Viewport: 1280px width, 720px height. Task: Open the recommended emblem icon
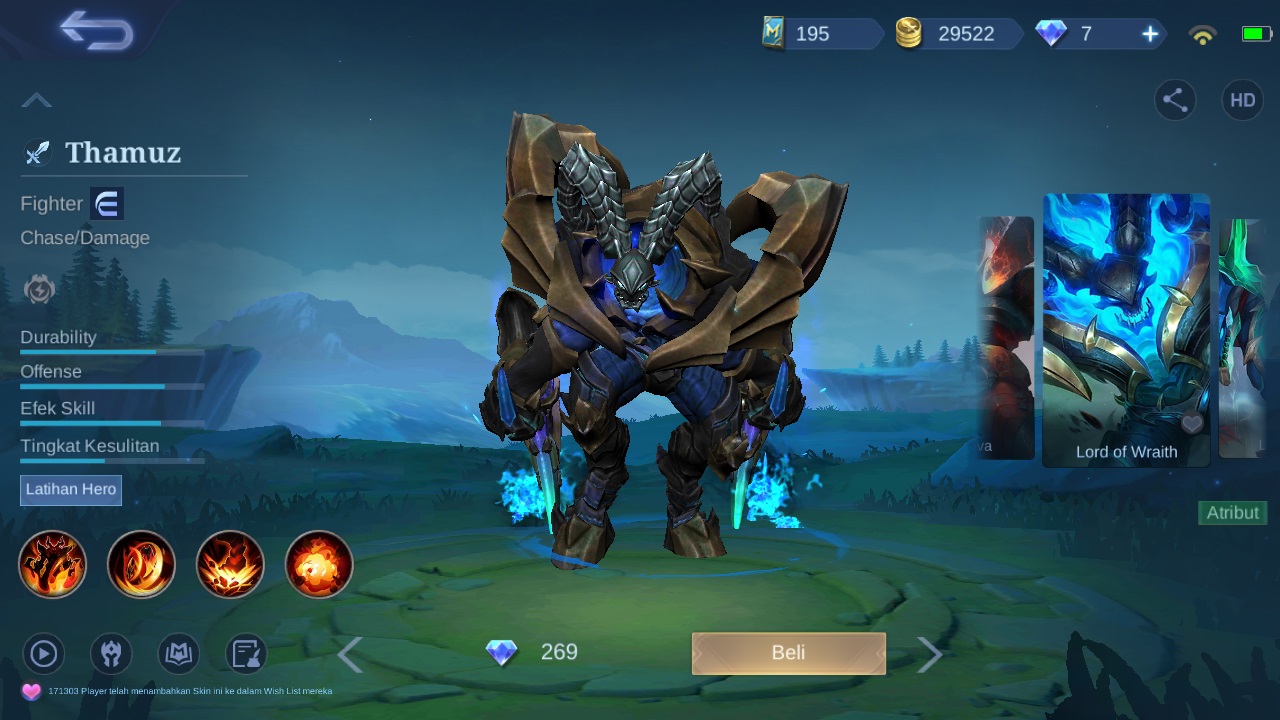[110, 653]
